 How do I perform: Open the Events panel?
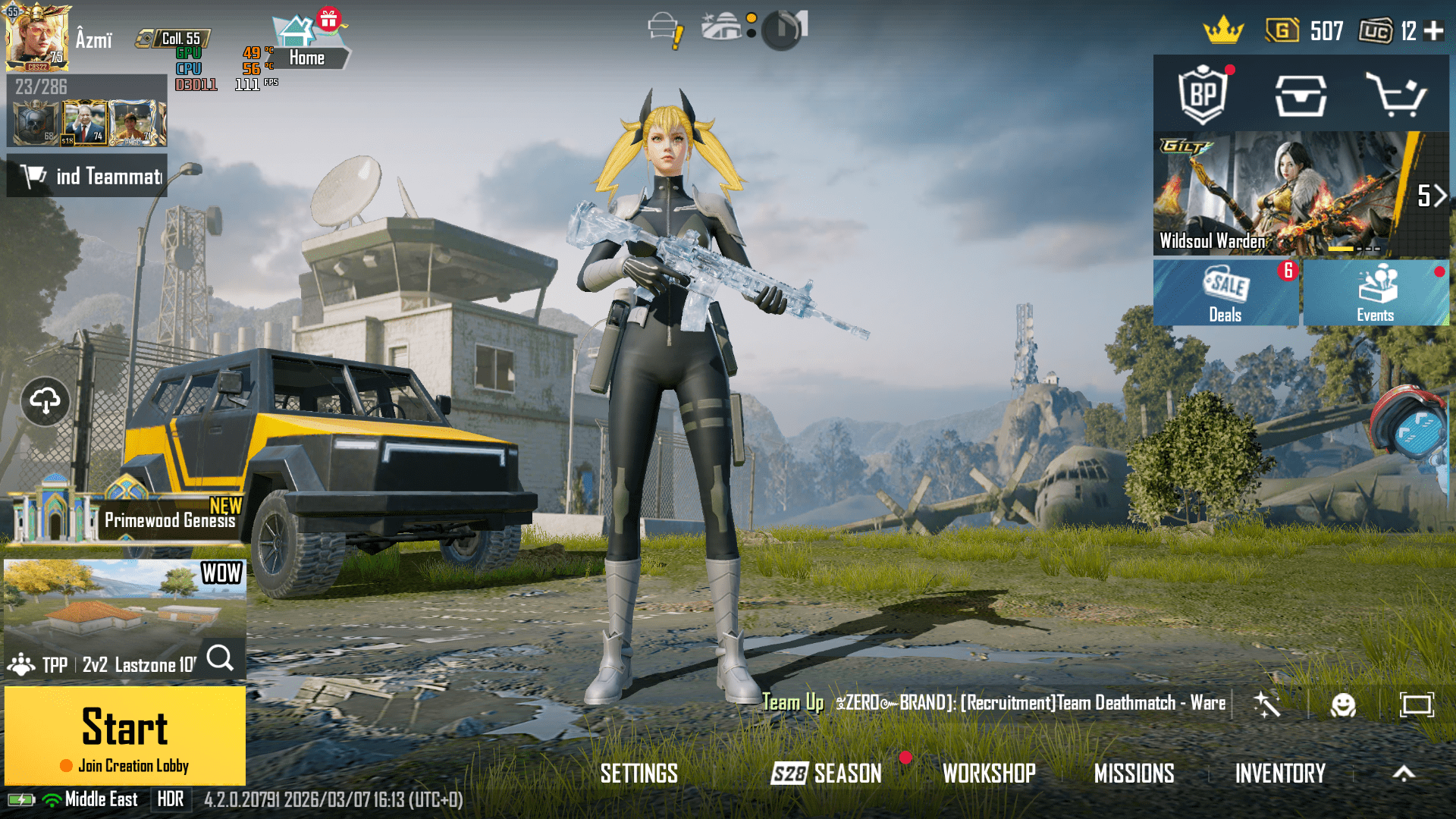pos(1376,292)
